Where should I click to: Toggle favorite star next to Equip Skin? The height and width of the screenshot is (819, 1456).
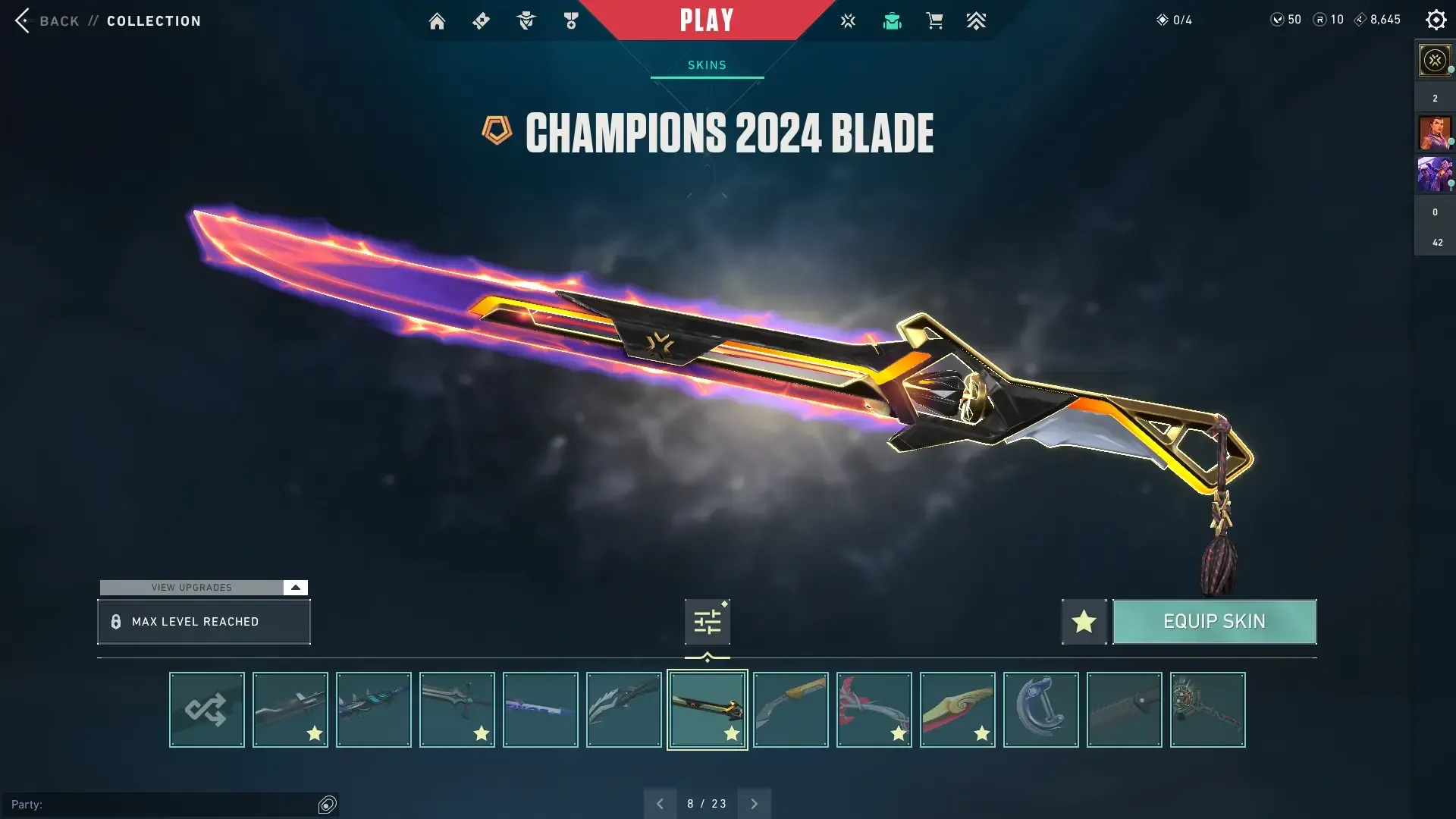pyautogui.click(x=1083, y=621)
